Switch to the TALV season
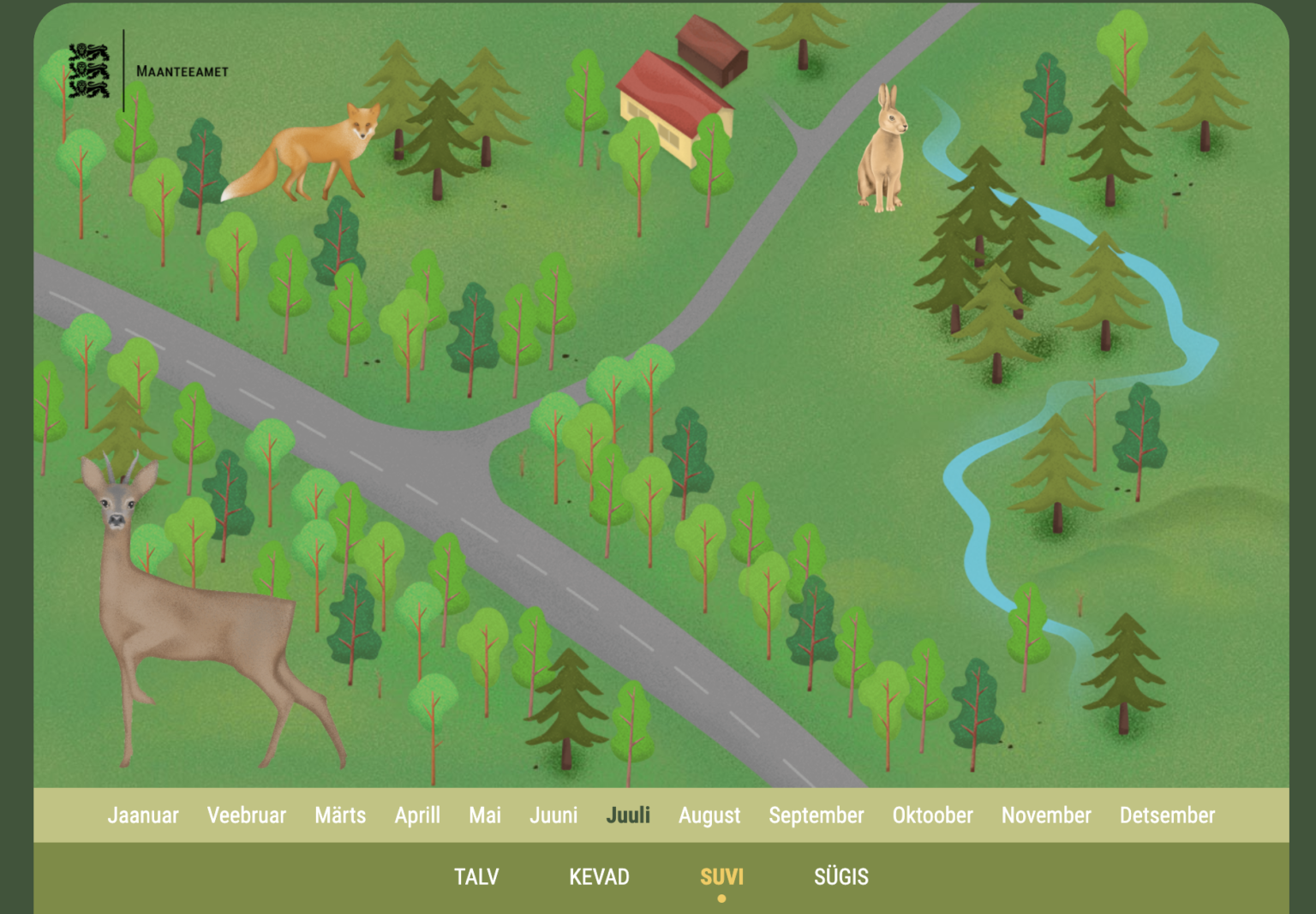The image size is (1316, 914). (476, 876)
